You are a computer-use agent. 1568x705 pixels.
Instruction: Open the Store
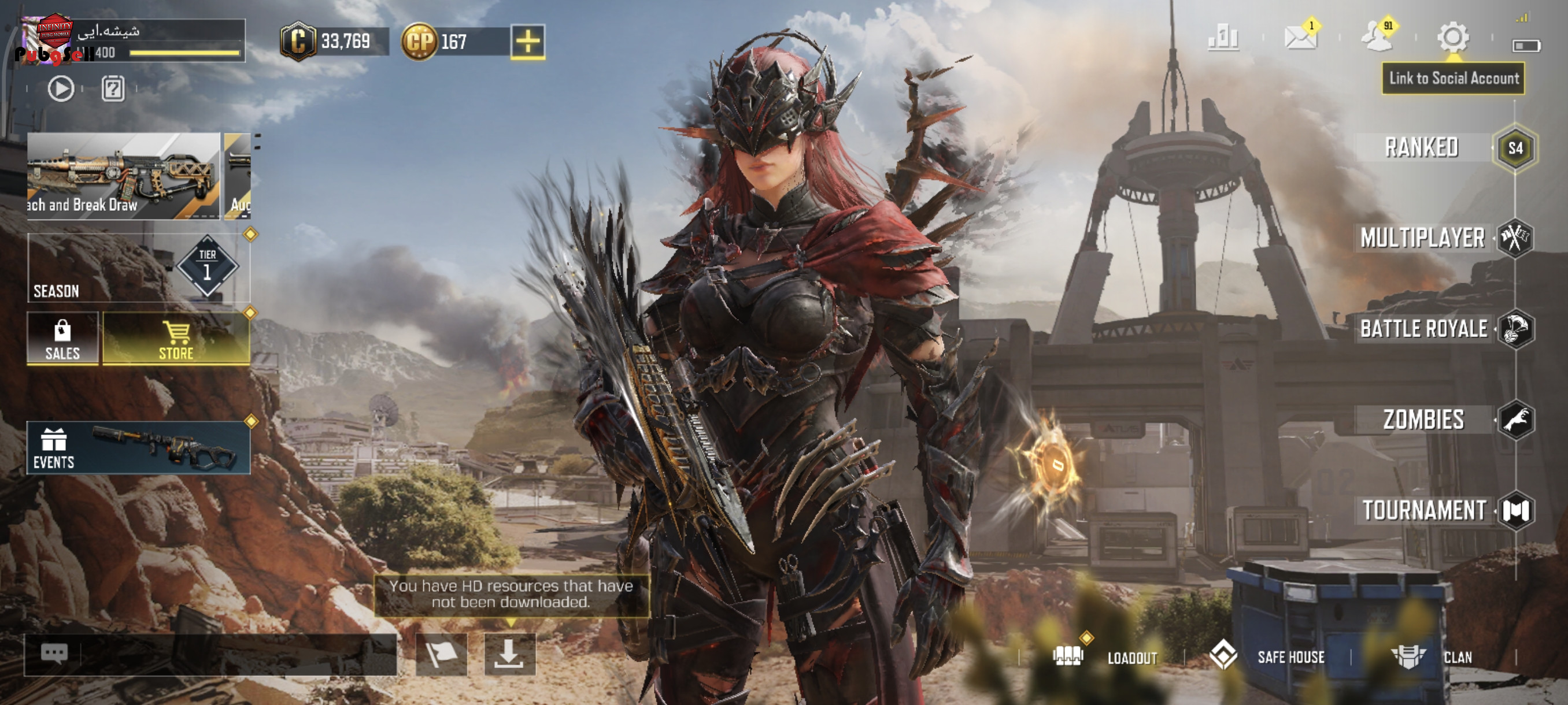[x=176, y=339]
